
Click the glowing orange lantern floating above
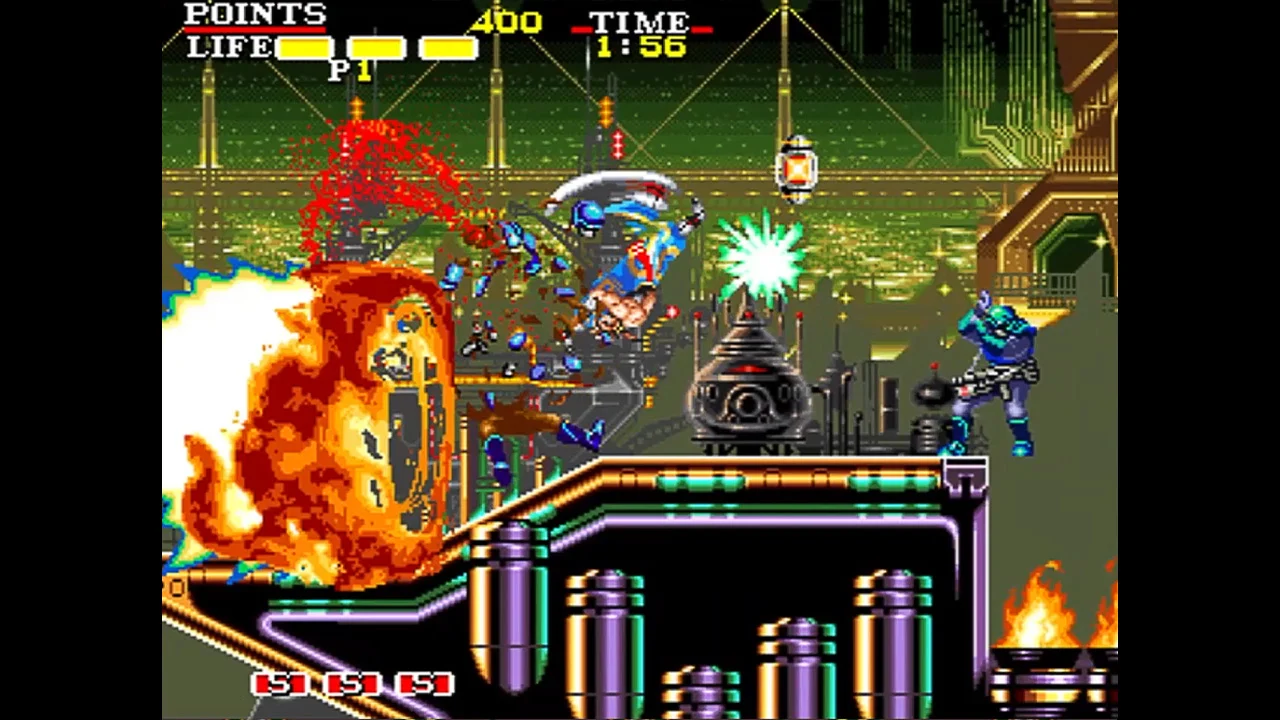[x=796, y=168]
